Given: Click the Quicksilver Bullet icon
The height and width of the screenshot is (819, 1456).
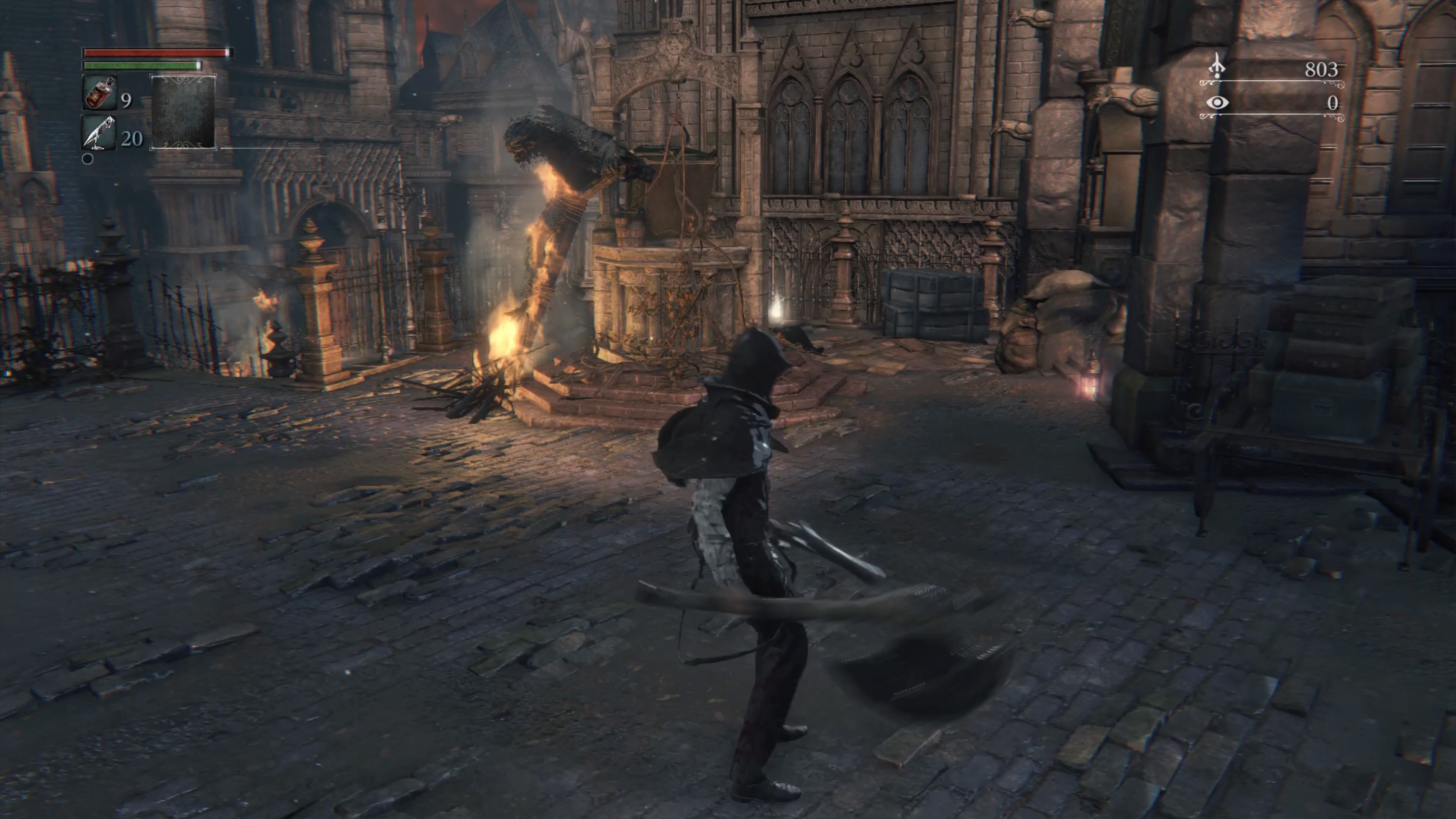Looking at the screenshot, I should tap(99, 133).
